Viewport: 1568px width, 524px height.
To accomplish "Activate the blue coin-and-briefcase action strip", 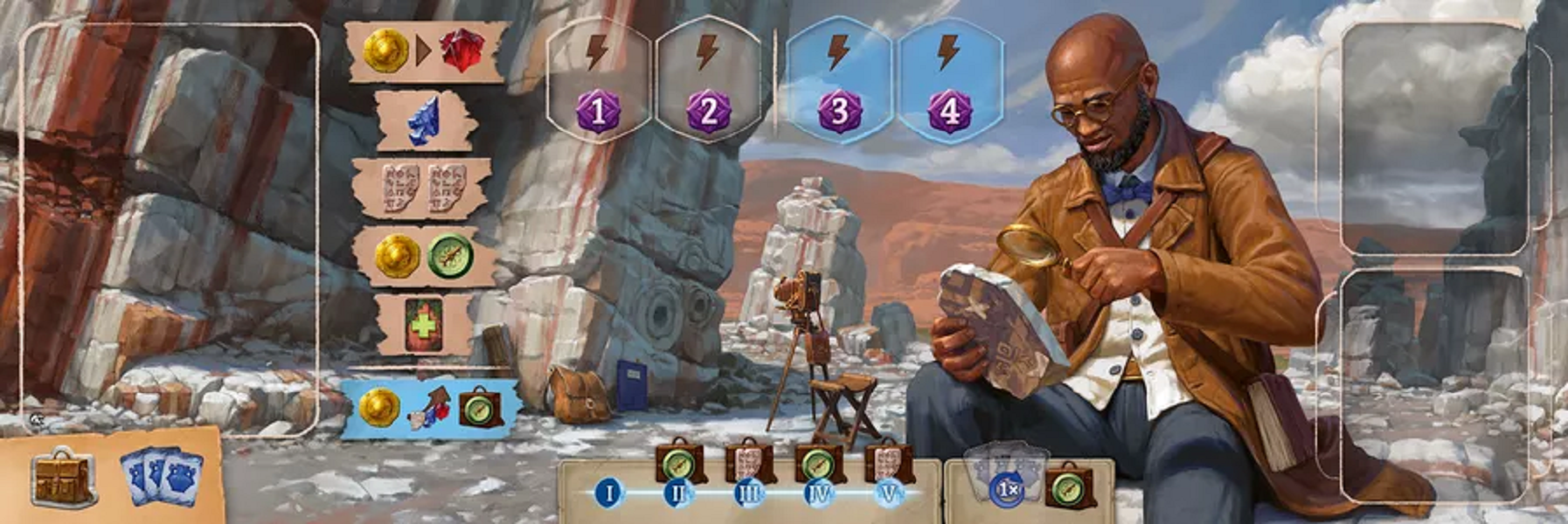I will click(429, 408).
